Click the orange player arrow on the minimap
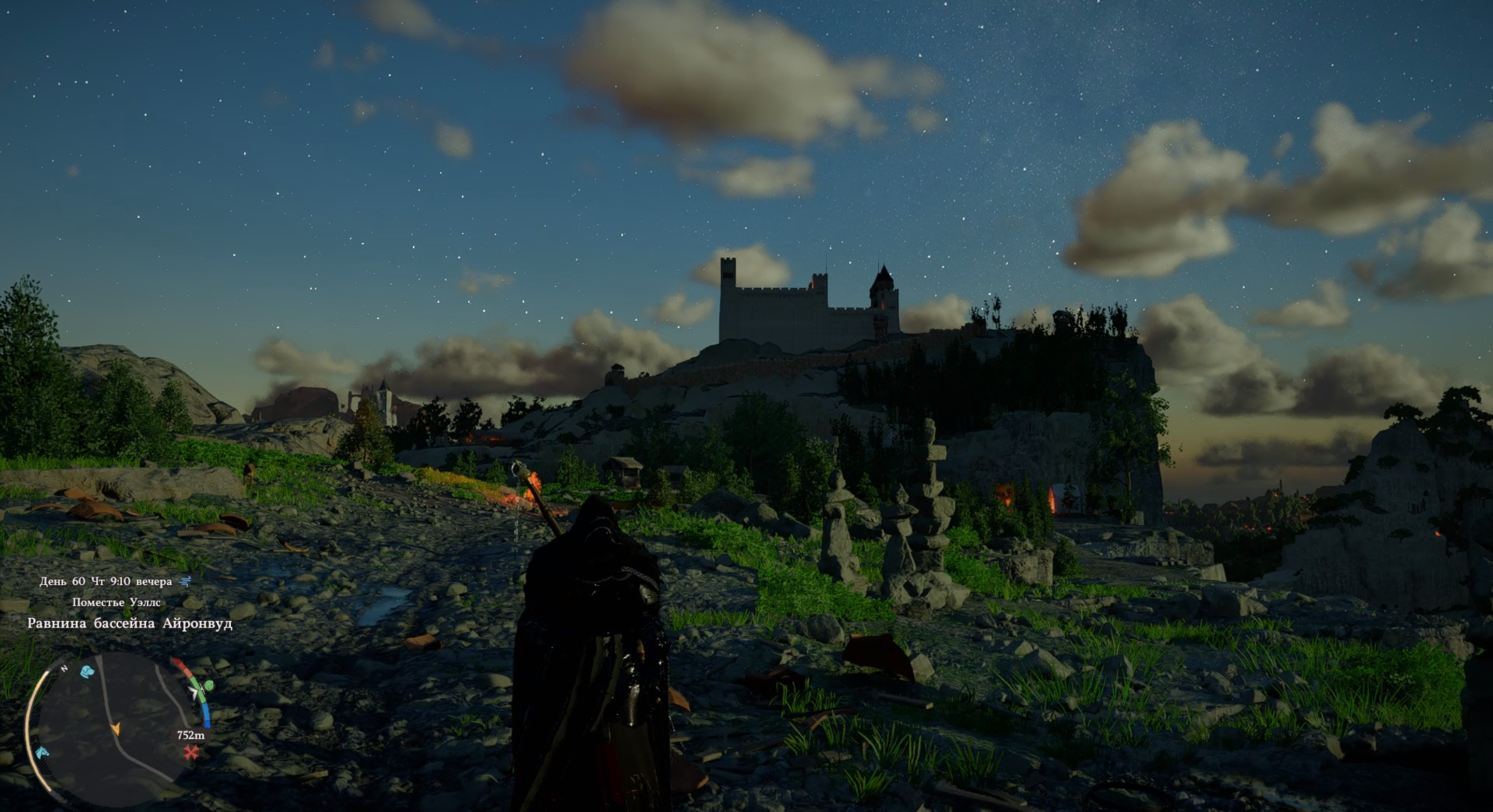1493x812 pixels. 116,729
